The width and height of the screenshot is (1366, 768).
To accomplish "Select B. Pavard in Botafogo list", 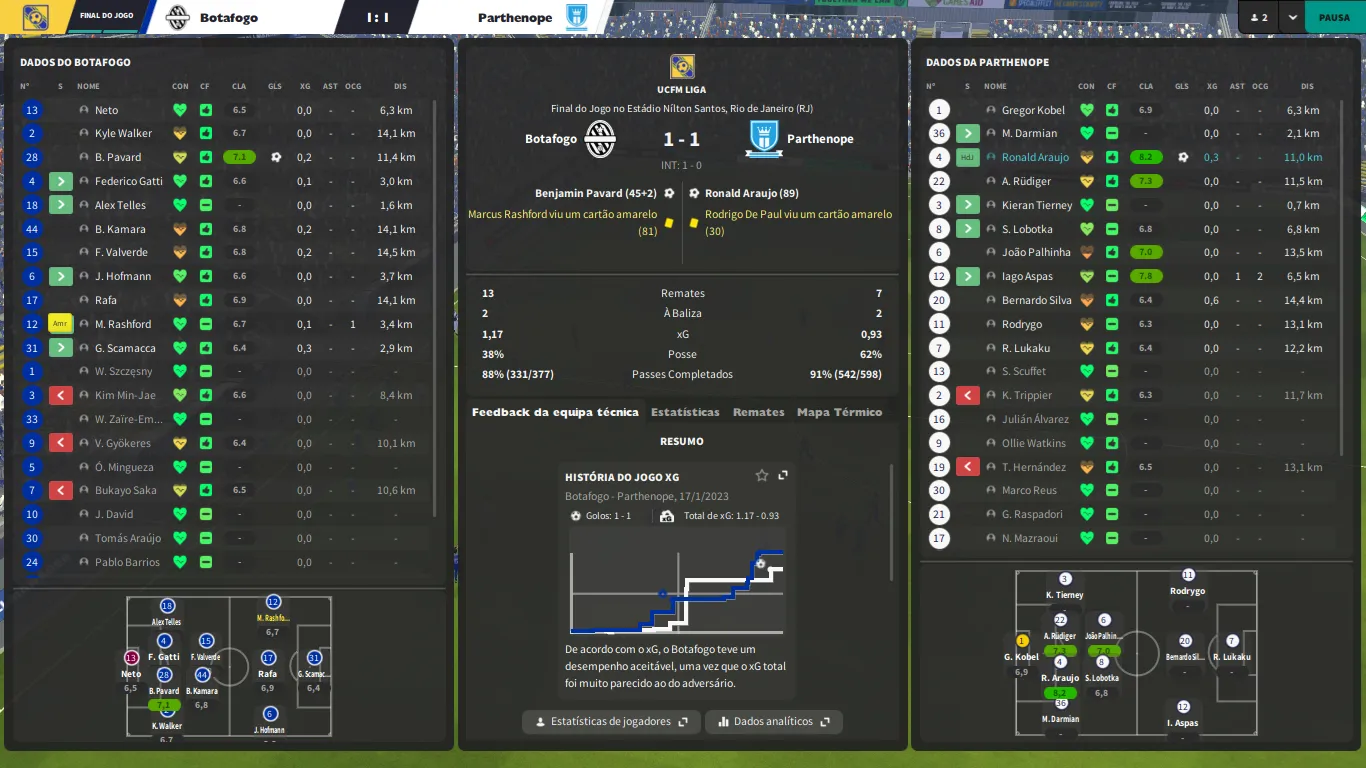I will (x=118, y=157).
